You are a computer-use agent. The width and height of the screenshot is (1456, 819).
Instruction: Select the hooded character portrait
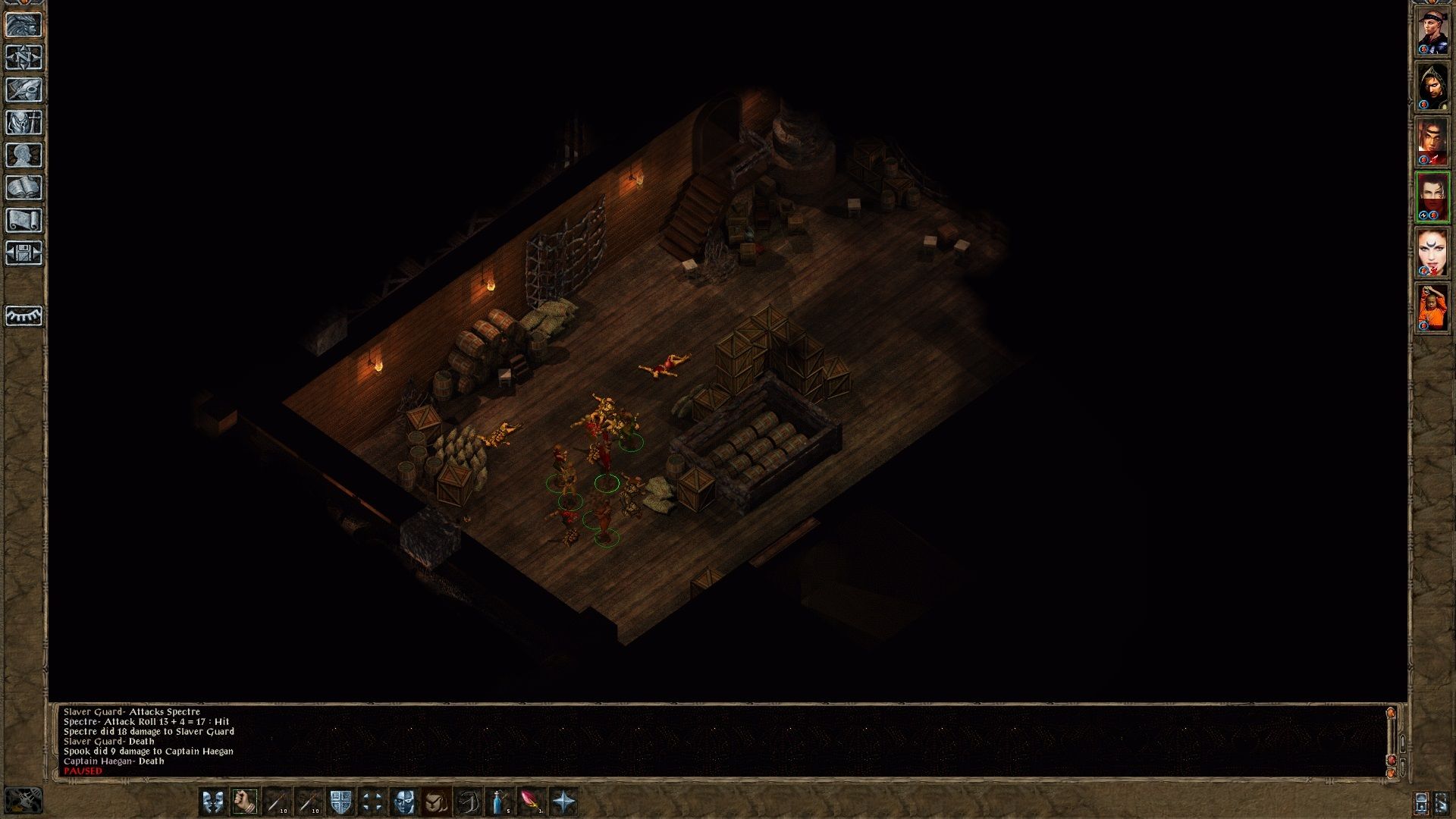1432,86
